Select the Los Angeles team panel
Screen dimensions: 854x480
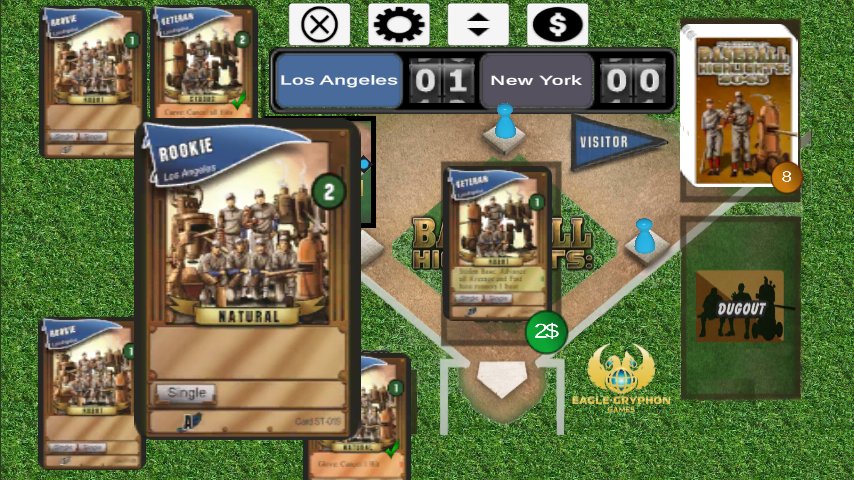tap(338, 81)
